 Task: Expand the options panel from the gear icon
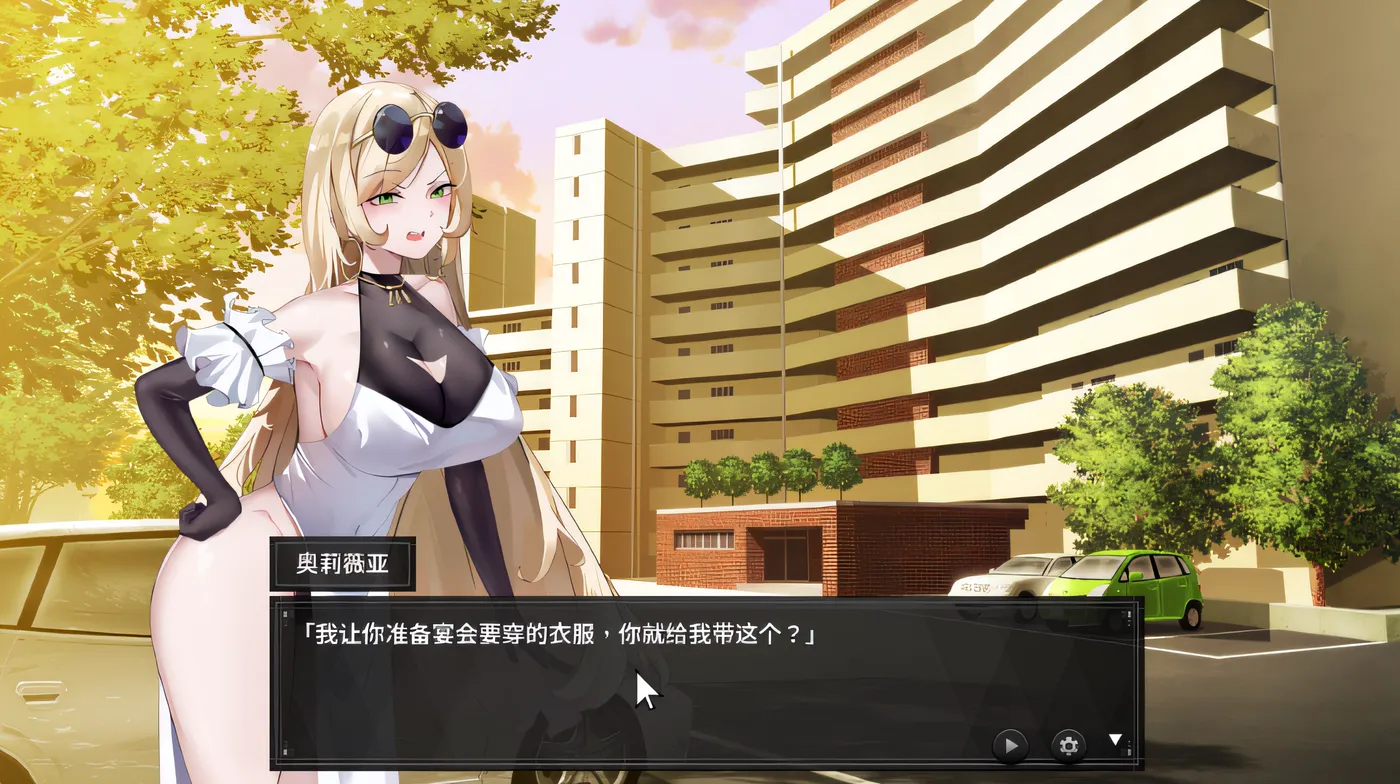[x=1068, y=744]
